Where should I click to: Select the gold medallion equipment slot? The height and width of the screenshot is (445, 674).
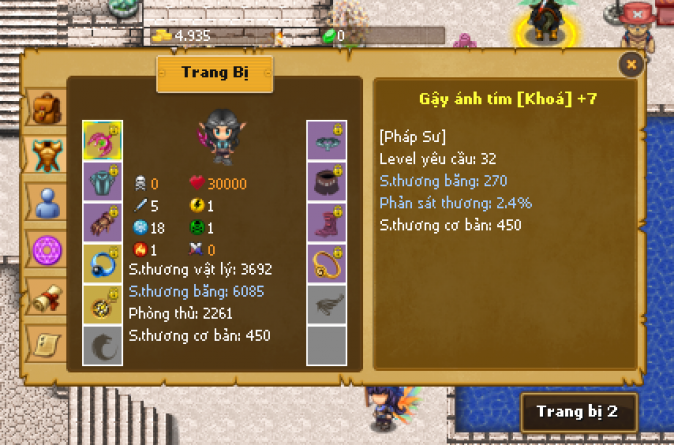click(102, 305)
